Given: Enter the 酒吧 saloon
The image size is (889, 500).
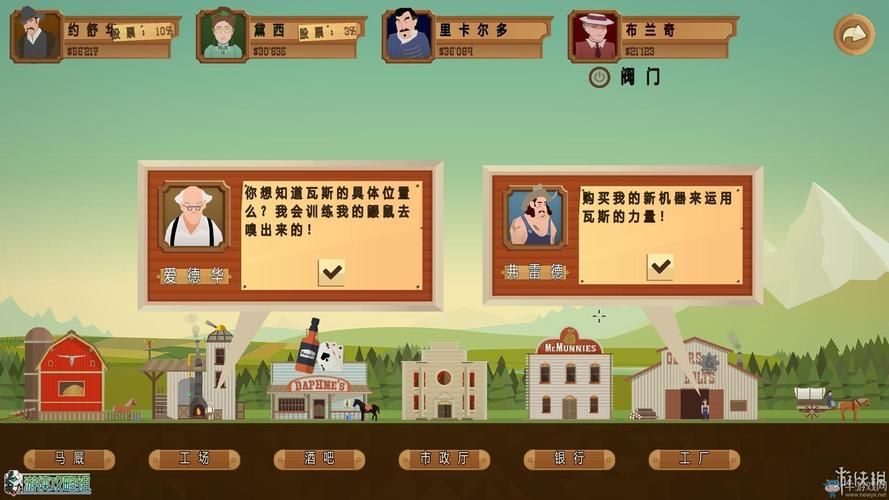Looking at the screenshot, I should point(319,459).
